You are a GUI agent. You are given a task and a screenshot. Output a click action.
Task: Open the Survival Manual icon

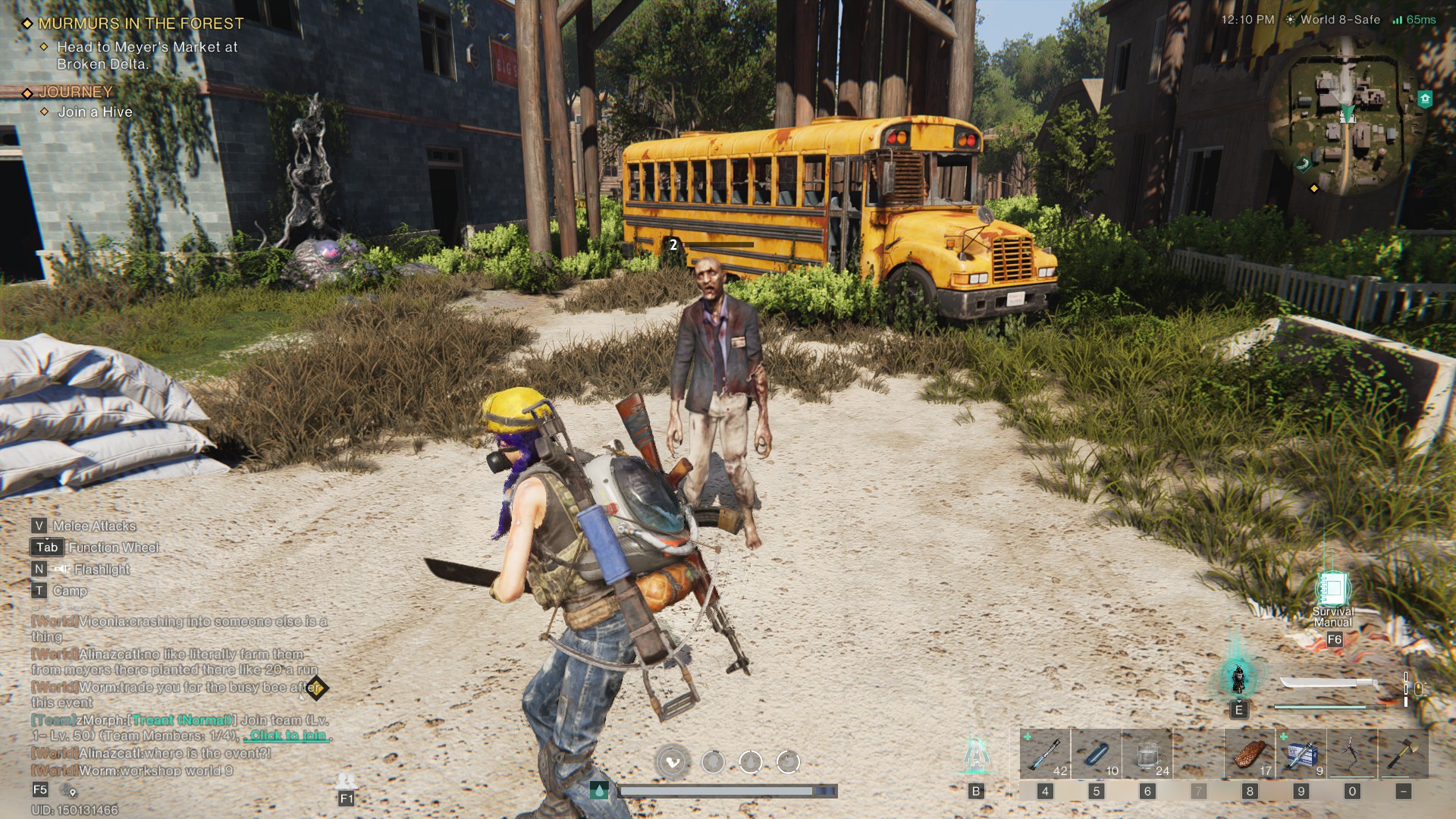pos(1333,590)
